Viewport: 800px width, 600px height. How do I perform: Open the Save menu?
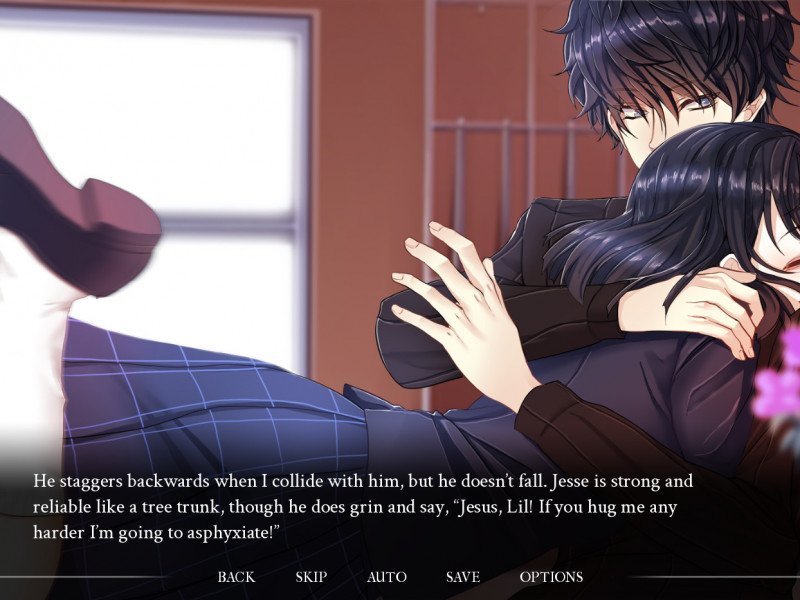tap(463, 577)
